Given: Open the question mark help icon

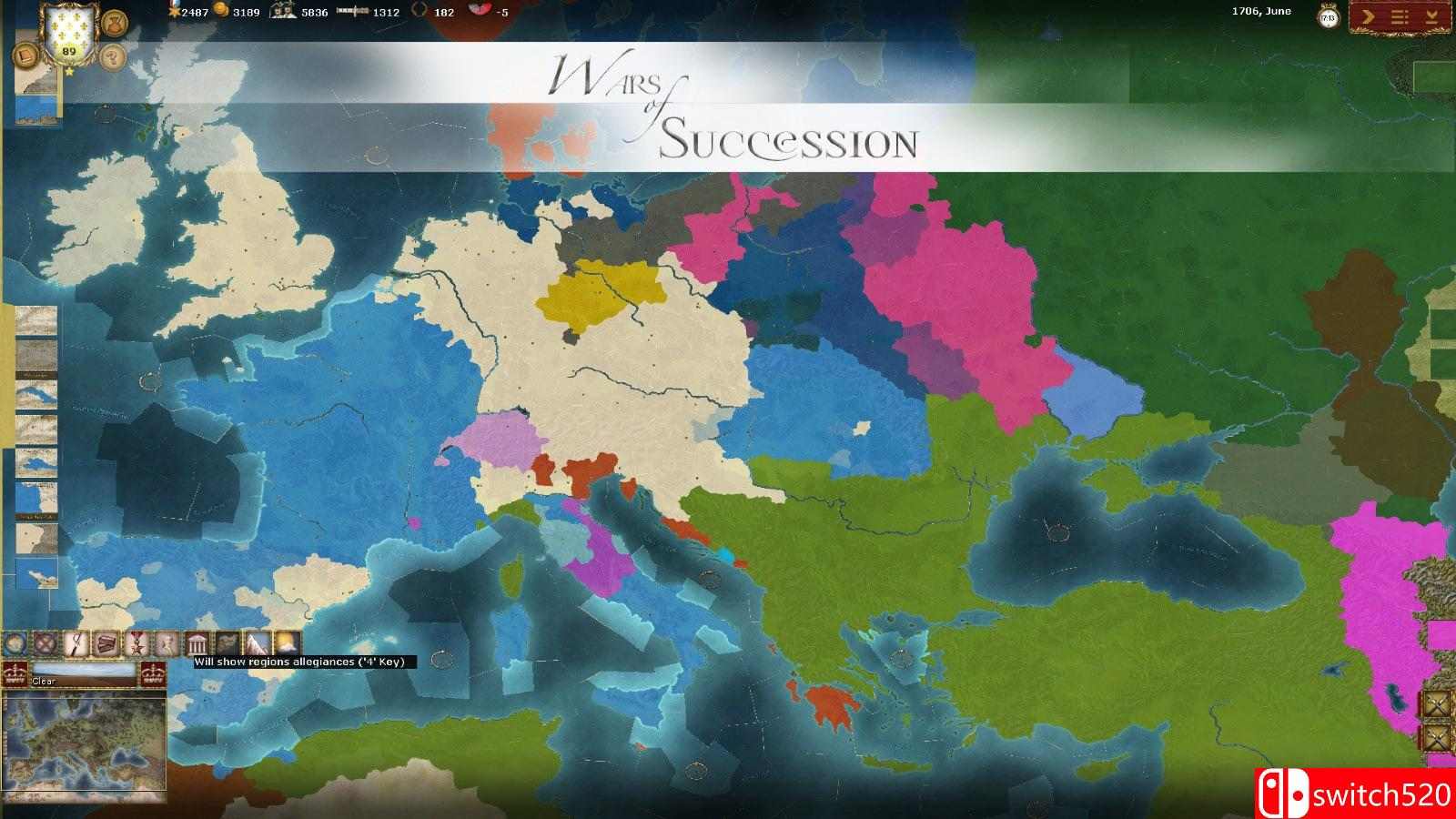Looking at the screenshot, I should point(112,57).
